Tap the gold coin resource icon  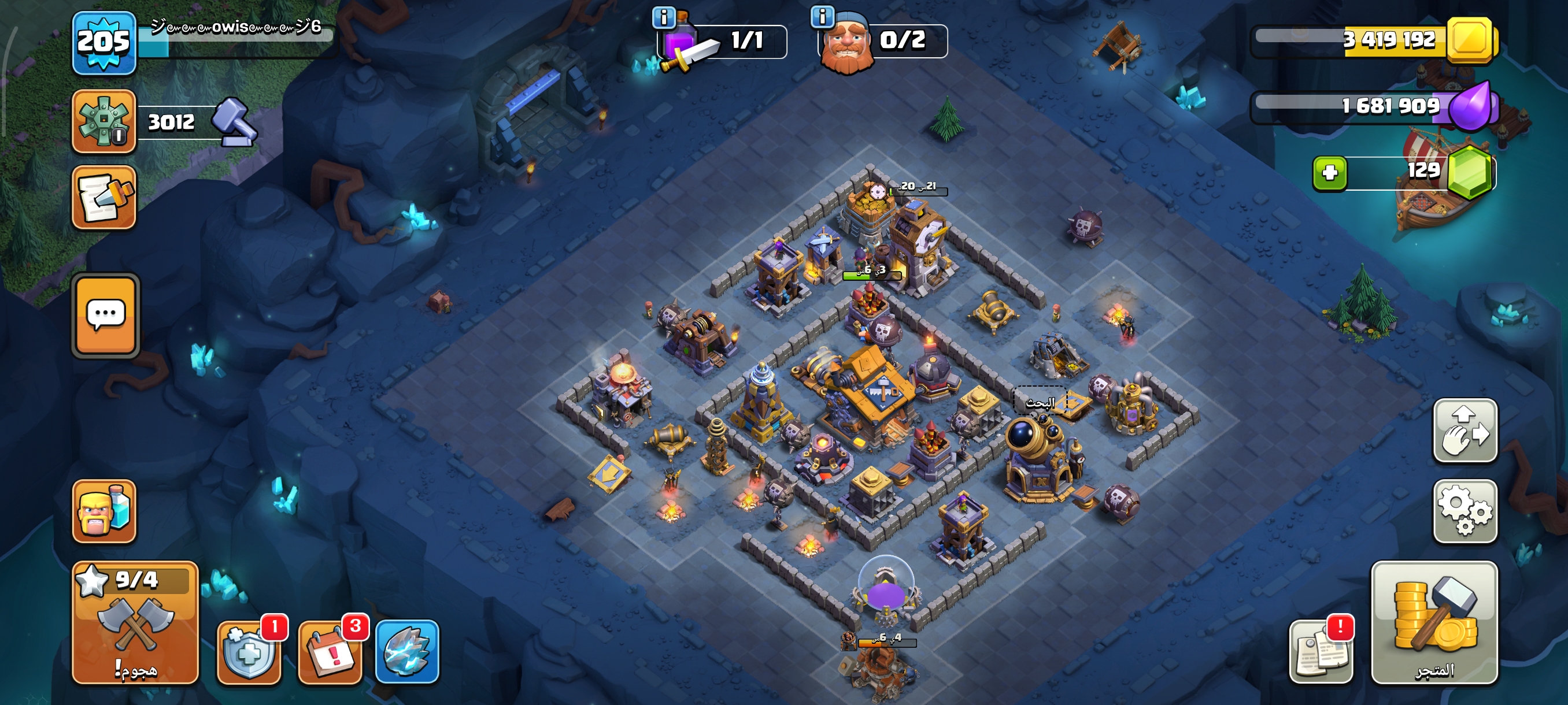point(1470,39)
